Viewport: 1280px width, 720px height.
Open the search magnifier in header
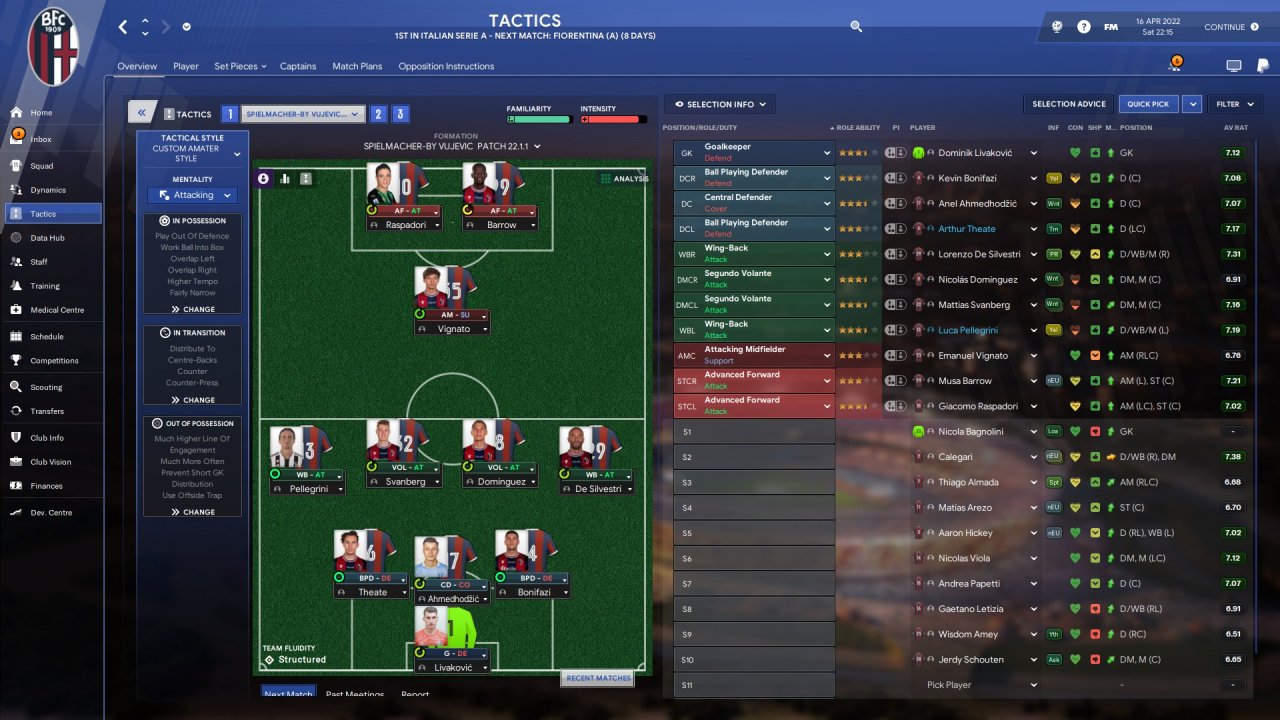pos(856,27)
